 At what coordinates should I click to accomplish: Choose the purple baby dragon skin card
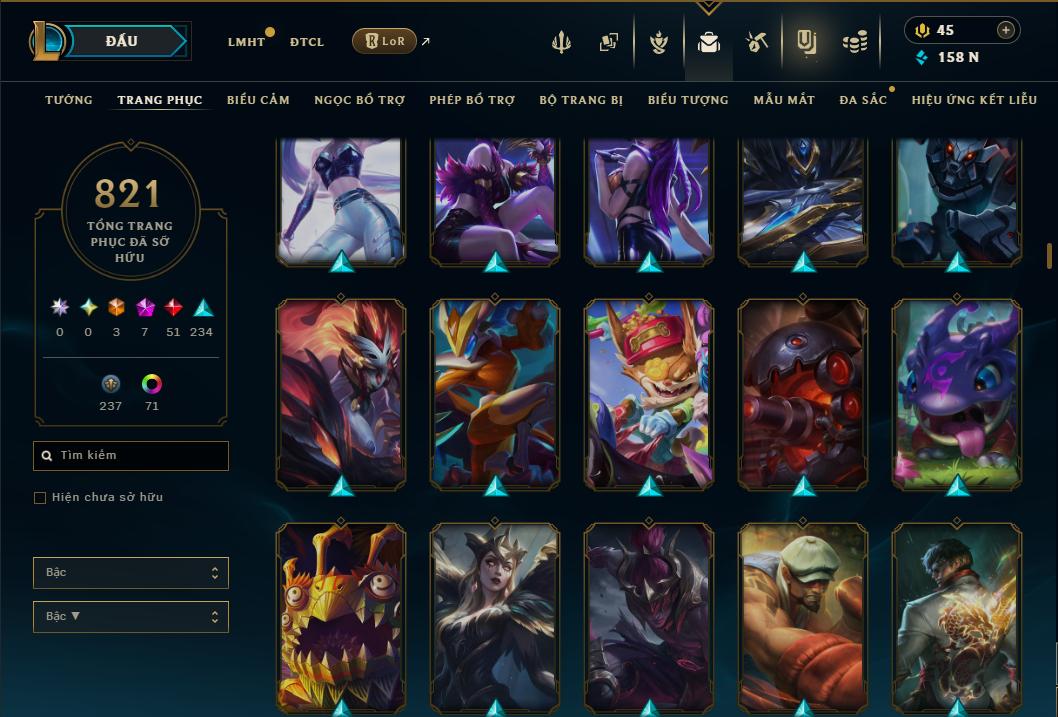tap(957, 390)
